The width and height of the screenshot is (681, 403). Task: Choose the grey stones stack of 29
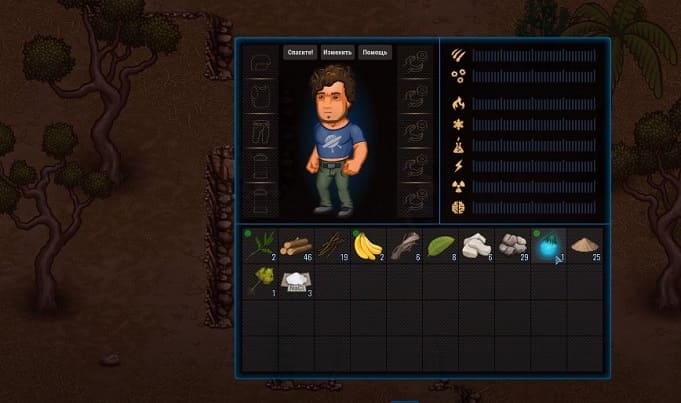pyautogui.click(x=513, y=246)
